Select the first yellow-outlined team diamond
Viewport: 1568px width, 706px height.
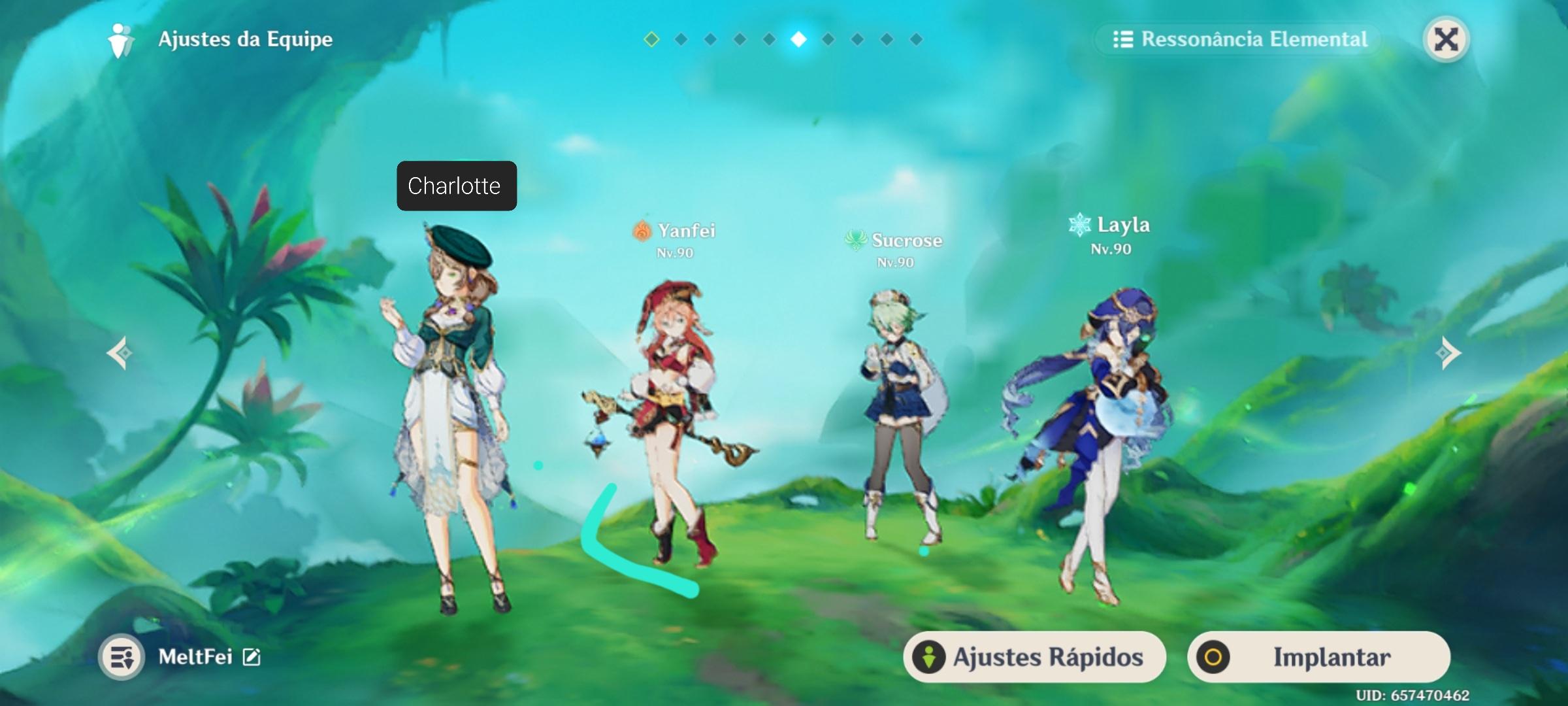coord(653,39)
